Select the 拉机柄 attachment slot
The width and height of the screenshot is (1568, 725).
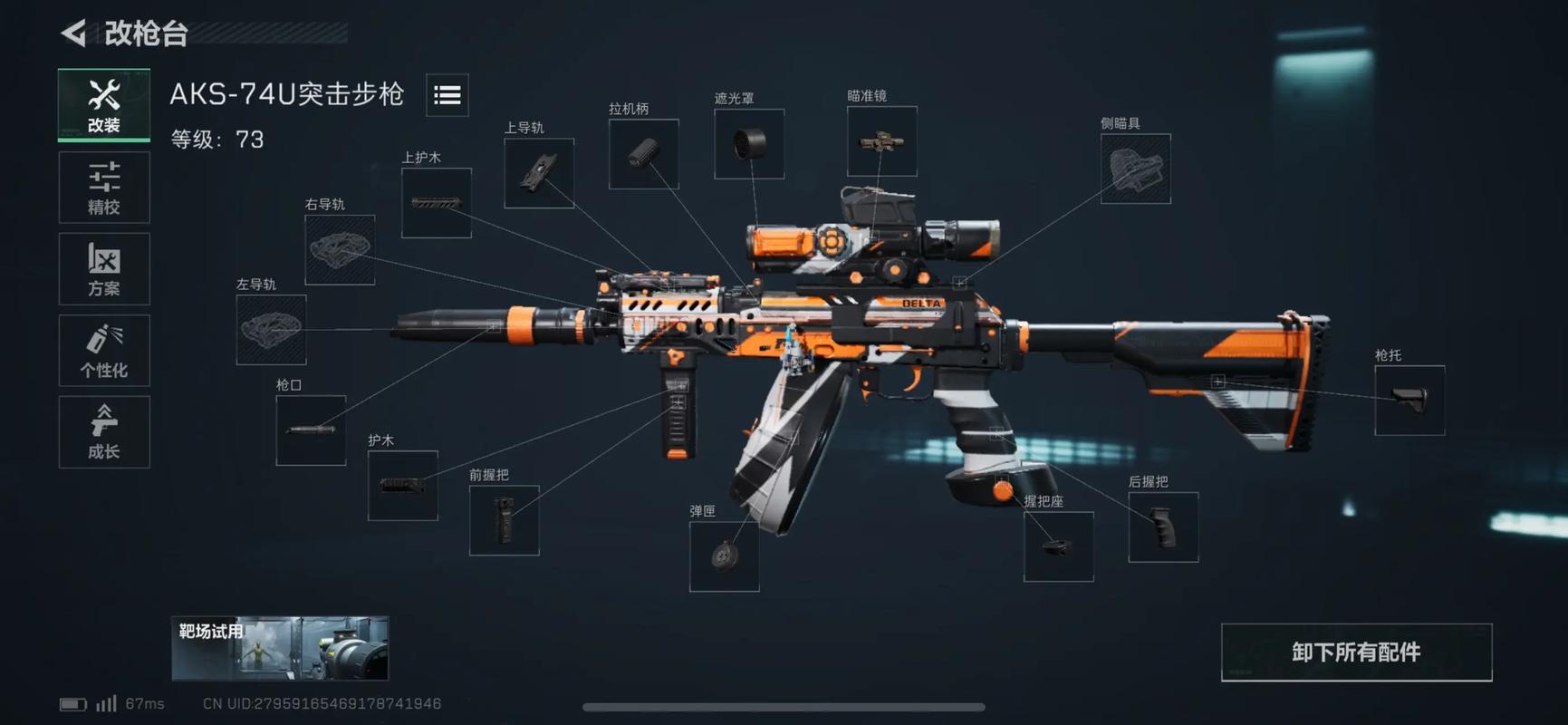pyautogui.click(x=644, y=154)
